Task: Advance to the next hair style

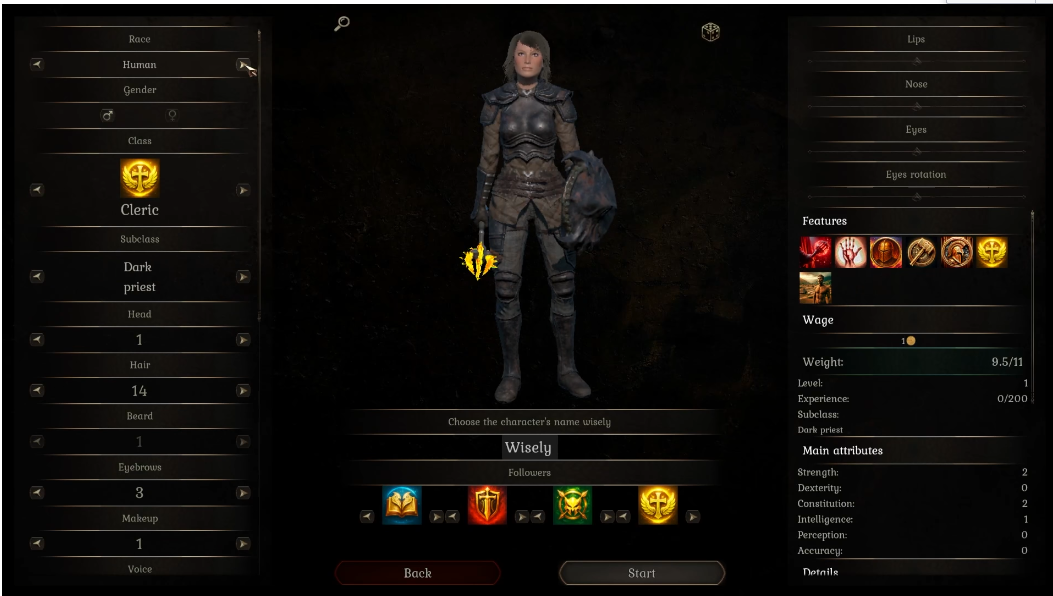Action: point(242,391)
